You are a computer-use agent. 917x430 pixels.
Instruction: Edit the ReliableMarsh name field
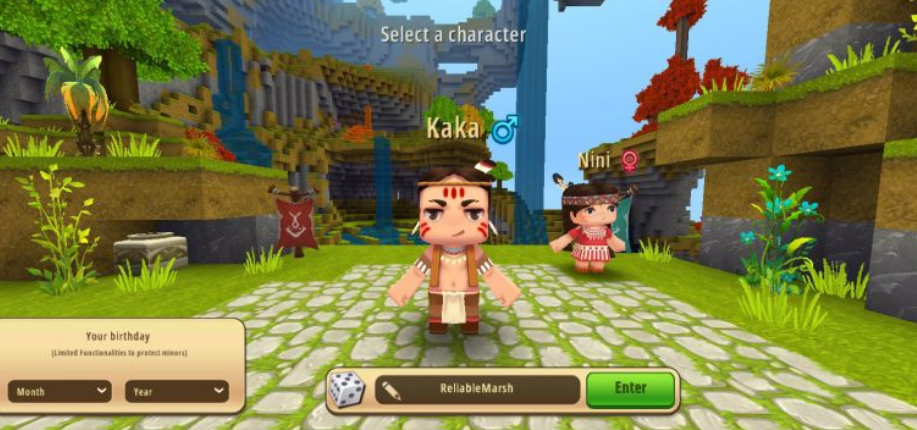(477, 390)
